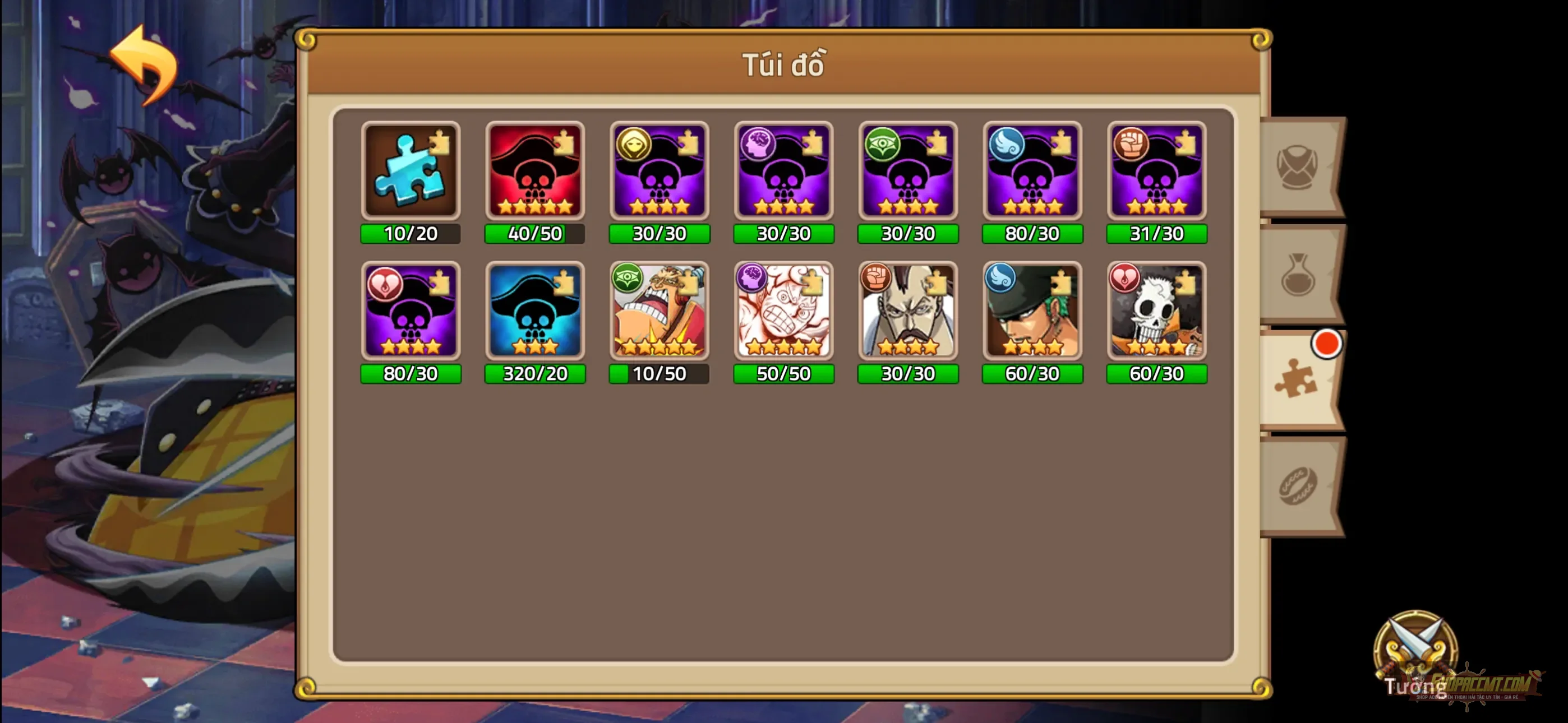Tap the red notification dot on the fragment tab
The height and width of the screenshot is (723, 1568).
1327,343
